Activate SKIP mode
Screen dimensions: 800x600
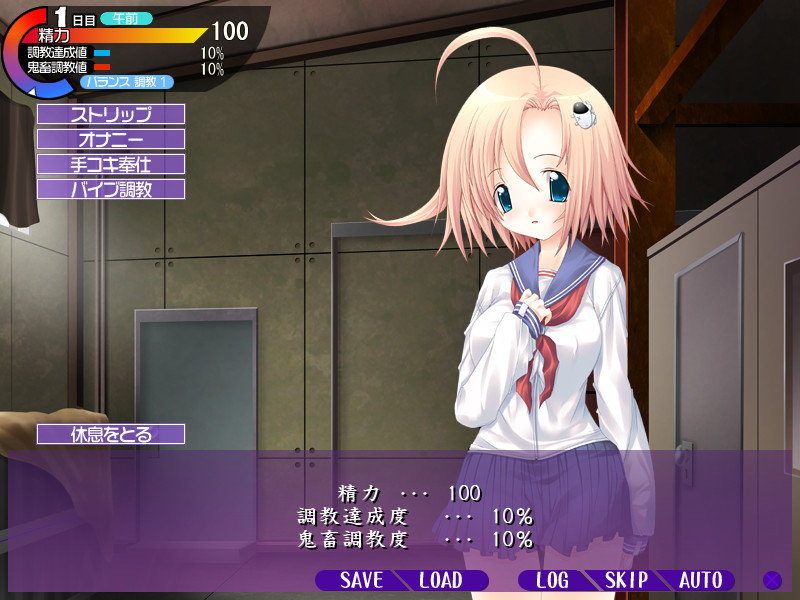point(627,580)
